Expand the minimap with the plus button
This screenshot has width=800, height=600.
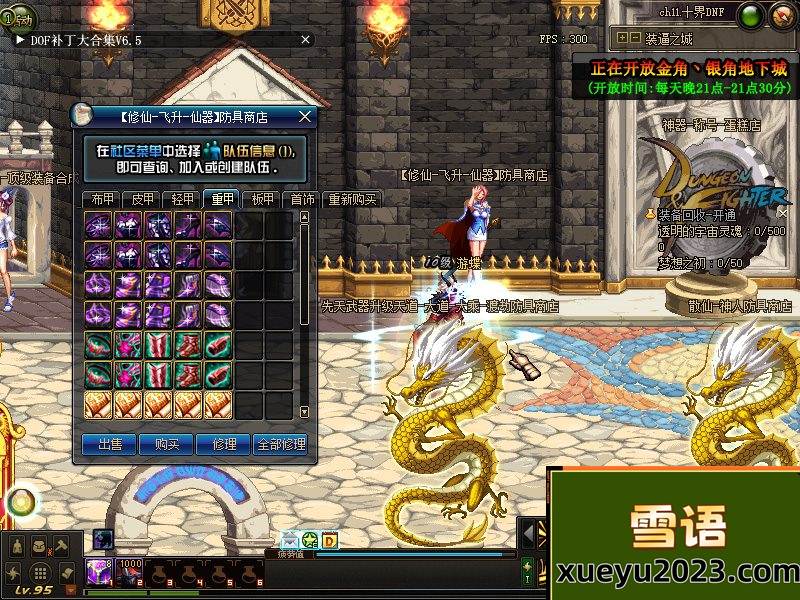[622, 38]
